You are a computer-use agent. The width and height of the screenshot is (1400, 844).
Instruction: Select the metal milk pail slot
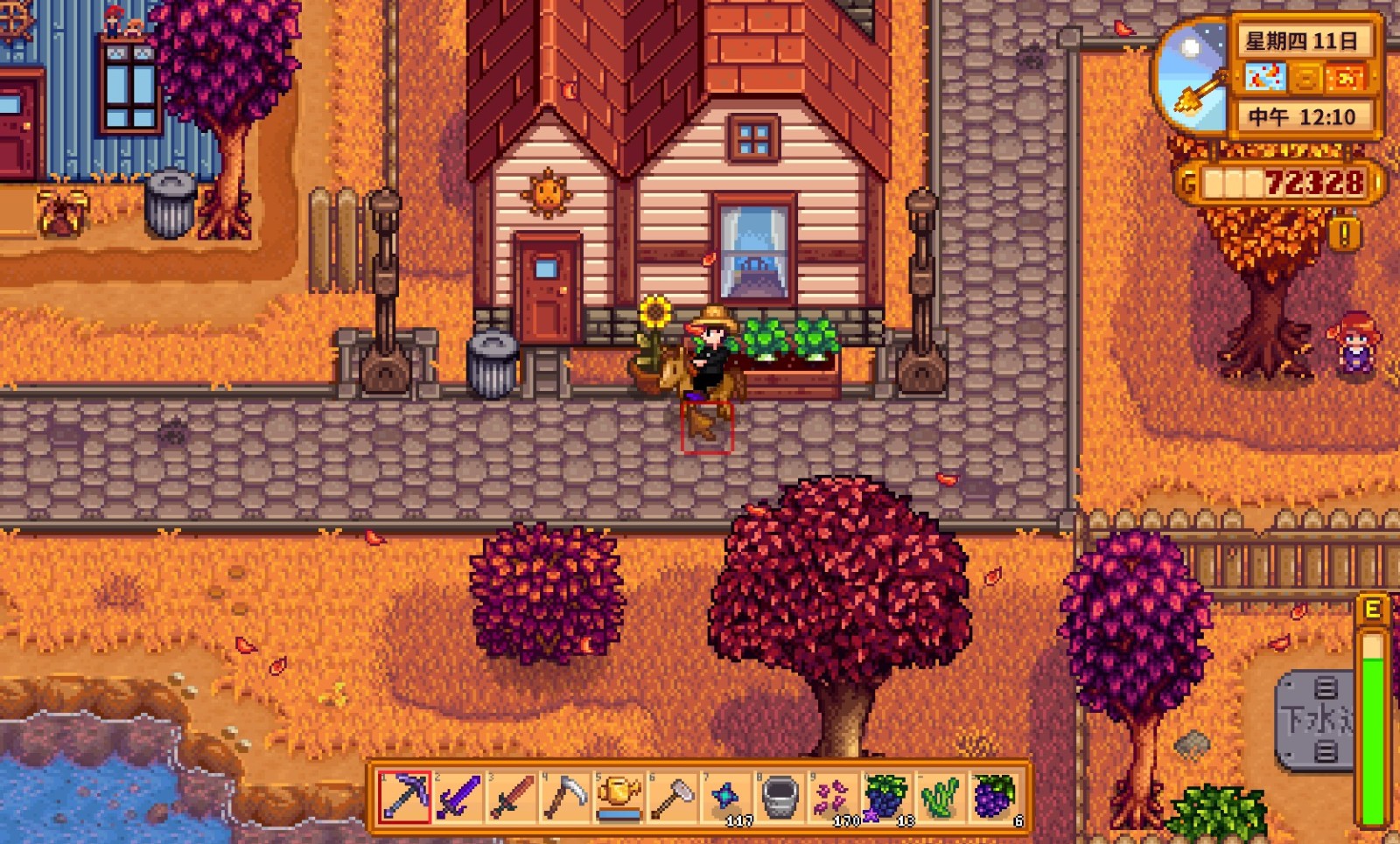coord(780,797)
